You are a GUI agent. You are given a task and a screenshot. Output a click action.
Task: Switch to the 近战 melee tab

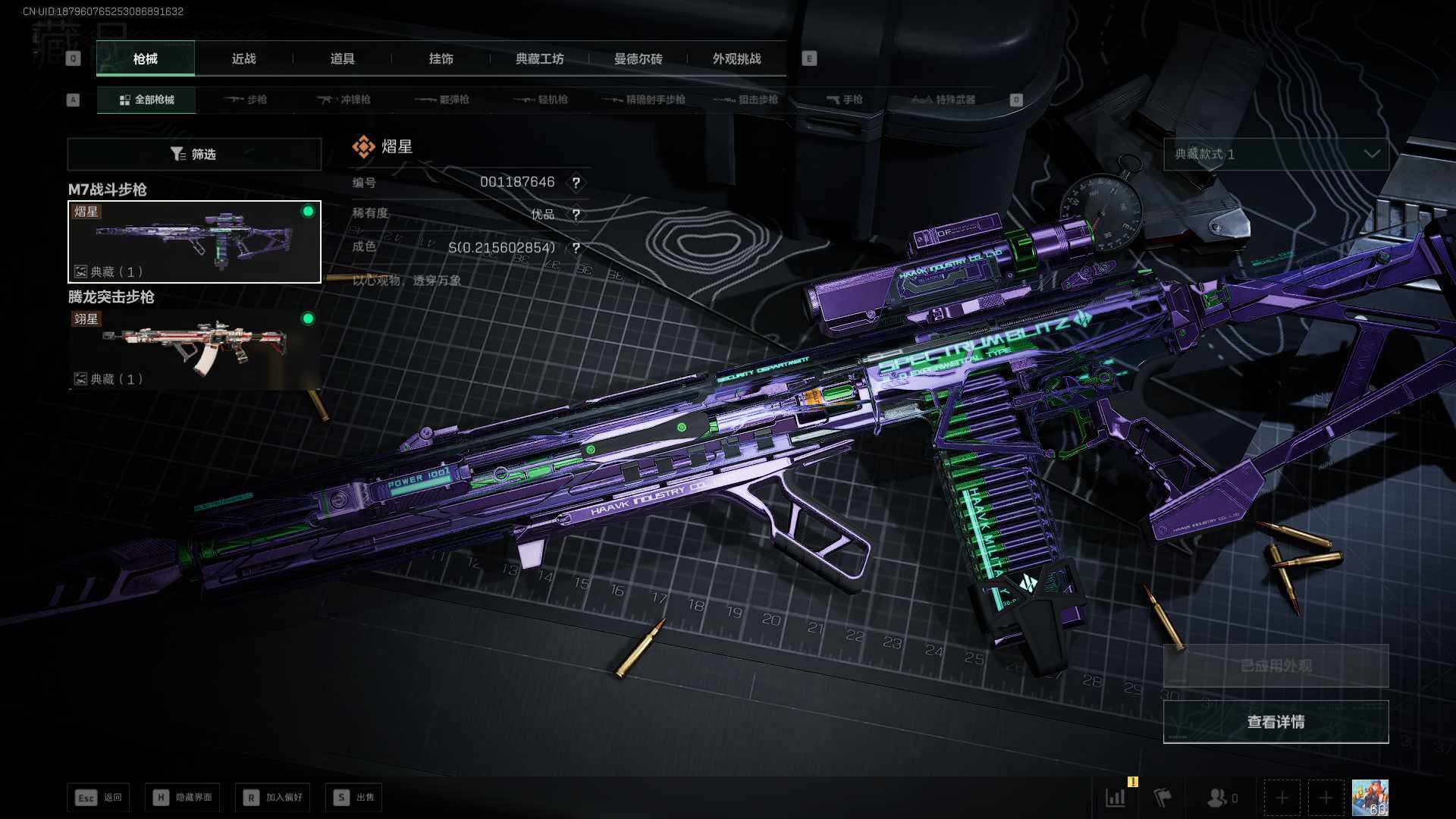tap(243, 58)
